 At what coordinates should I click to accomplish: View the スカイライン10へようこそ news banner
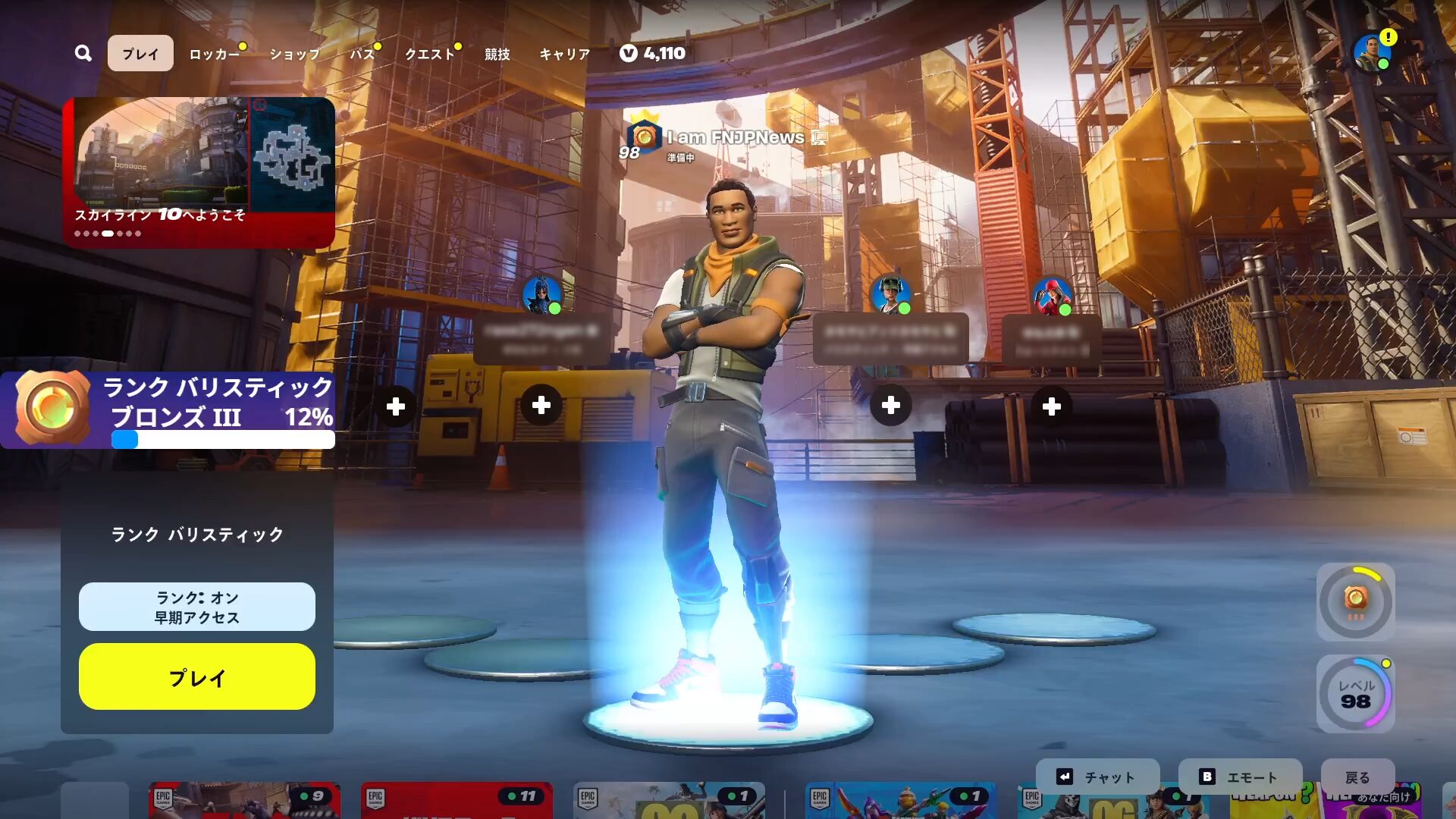[x=199, y=171]
